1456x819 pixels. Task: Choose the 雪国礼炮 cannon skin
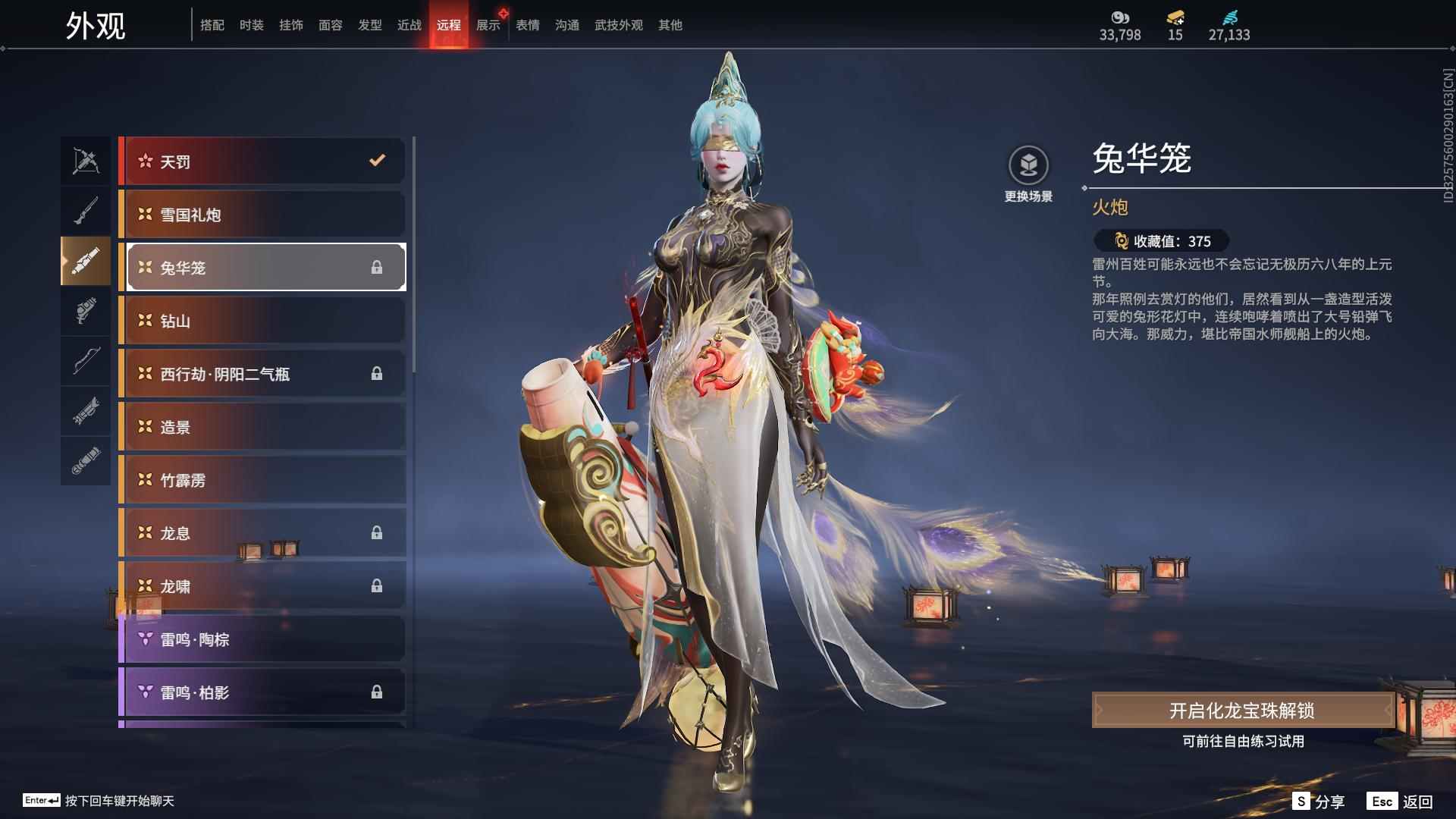point(262,215)
